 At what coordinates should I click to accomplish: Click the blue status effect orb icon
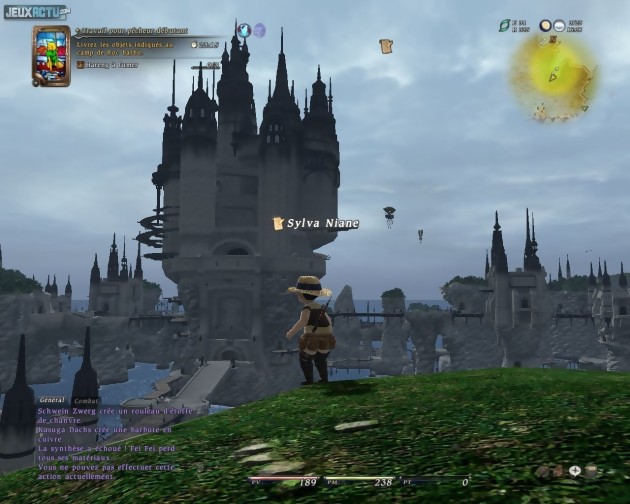[x=244, y=31]
